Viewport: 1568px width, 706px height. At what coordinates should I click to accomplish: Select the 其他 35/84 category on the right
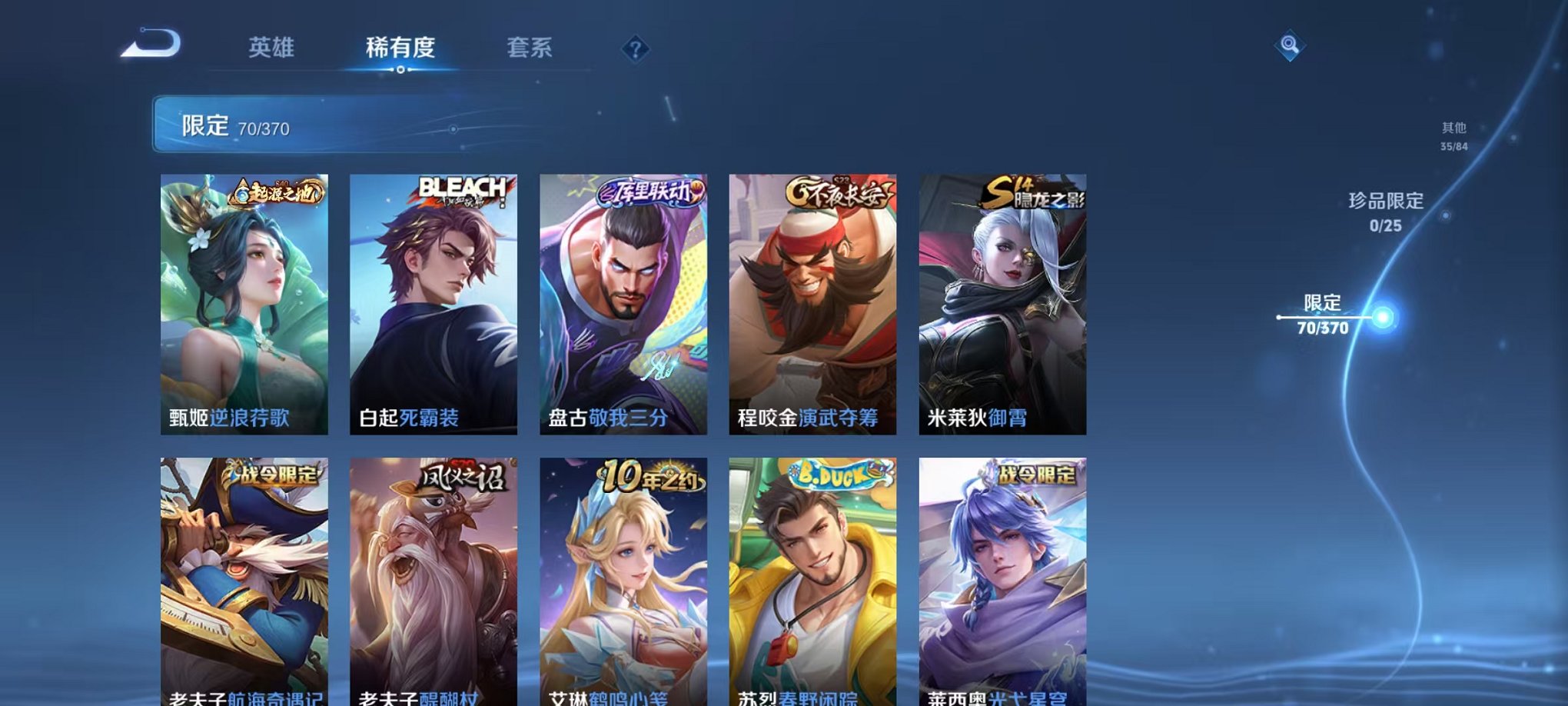(1453, 135)
